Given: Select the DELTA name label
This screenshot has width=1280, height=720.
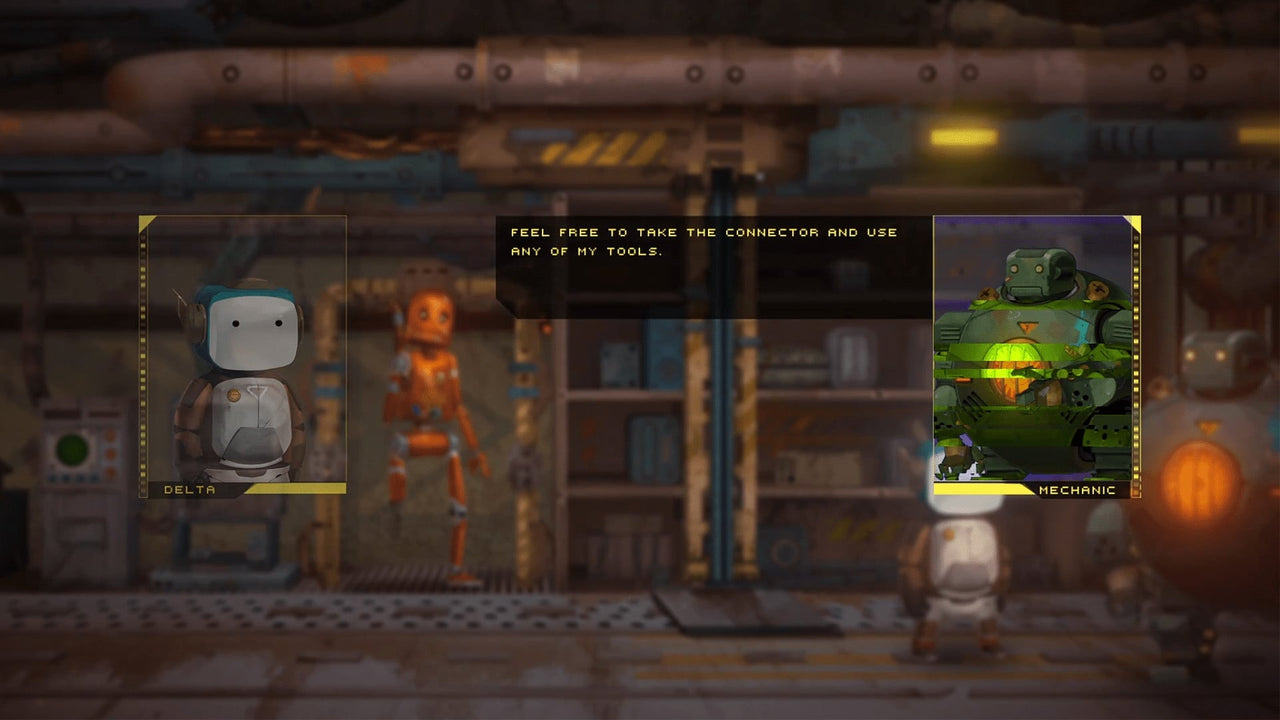Looking at the screenshot, I should click(x=188, y=490).
